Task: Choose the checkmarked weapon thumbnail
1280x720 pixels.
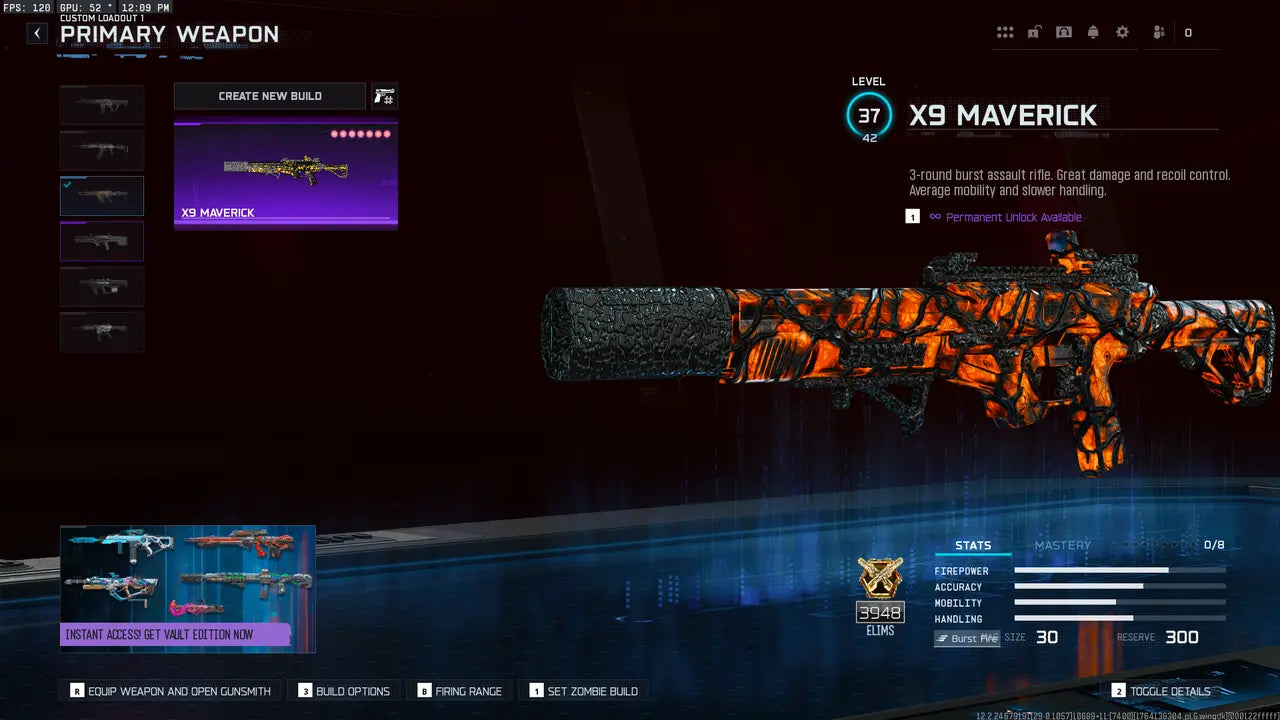Action: [102, 196]
